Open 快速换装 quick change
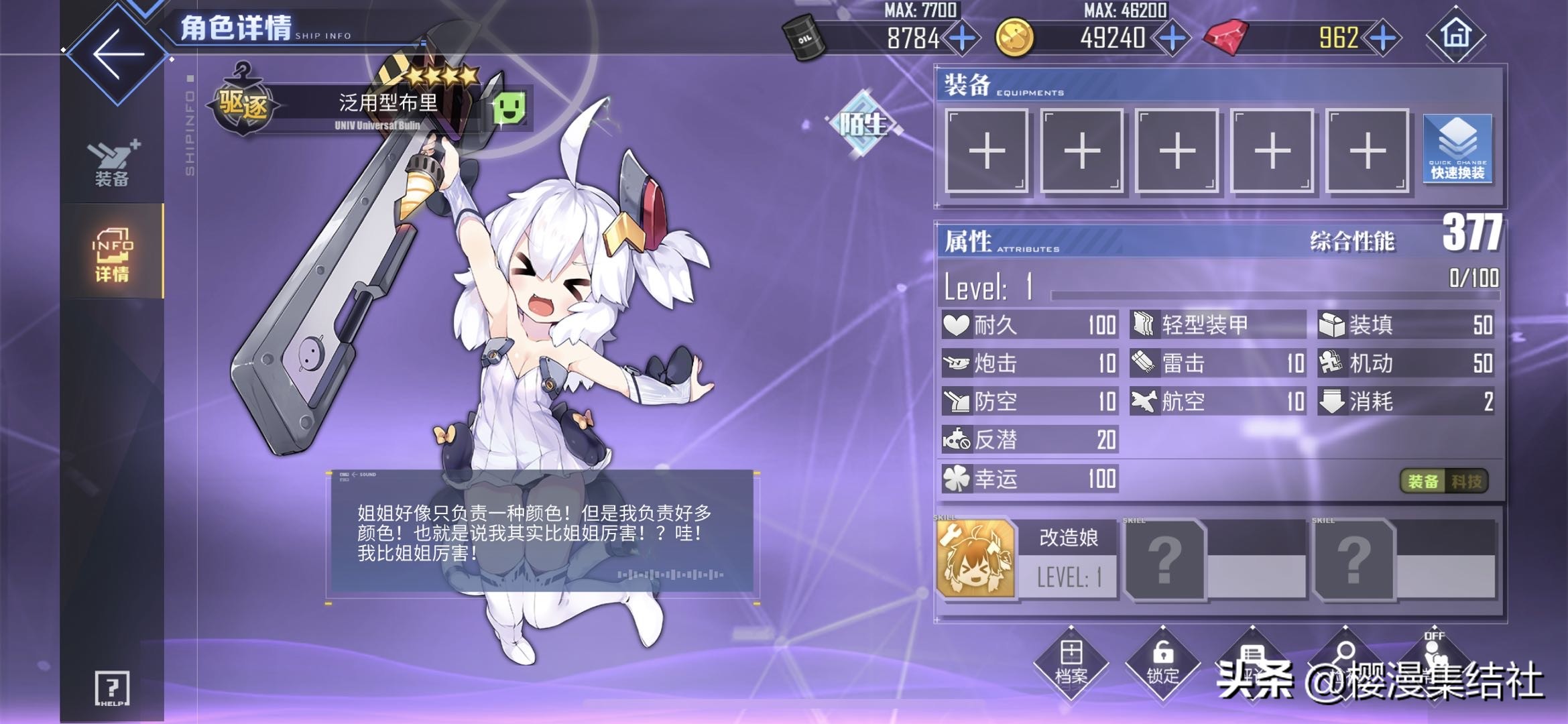 click(1457, 149)
